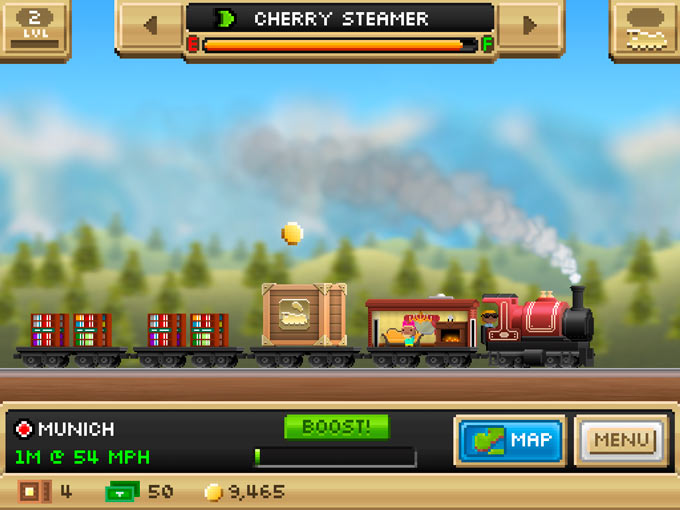Switch to next train with right arrow
Viewport: 680px width, 510px height.
pyautogui.click(x=530, y=25)
